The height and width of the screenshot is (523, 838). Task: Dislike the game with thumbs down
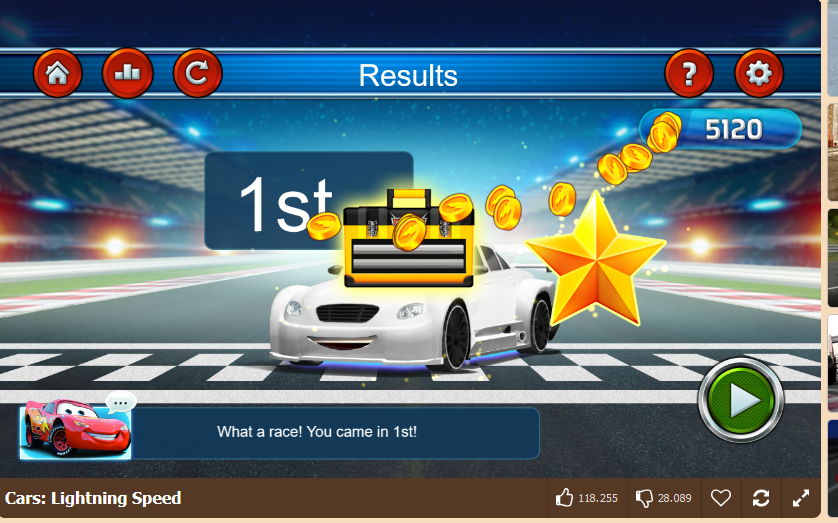pos(645,498)
